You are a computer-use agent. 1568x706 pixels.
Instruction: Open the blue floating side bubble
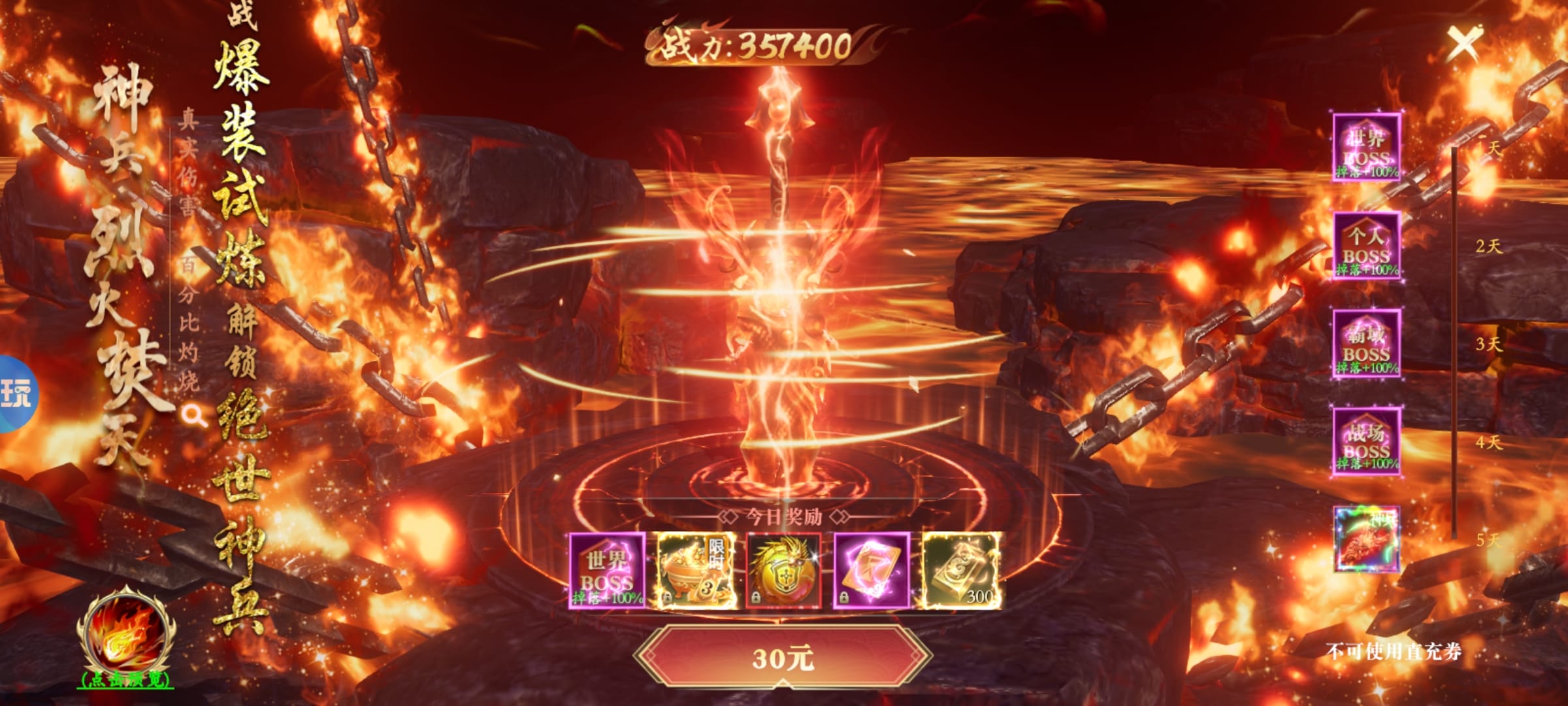coord(16,394)
